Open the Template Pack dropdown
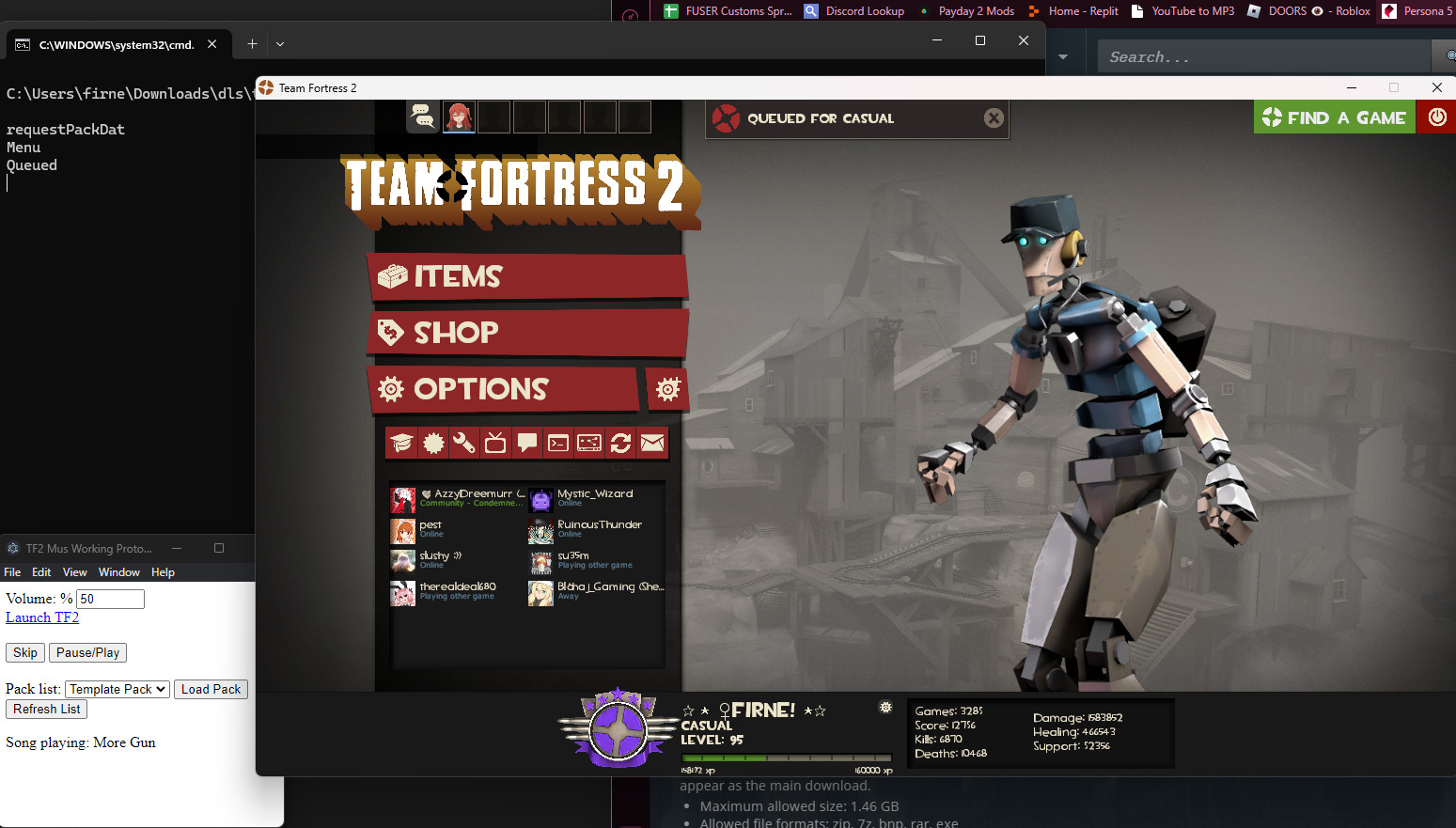 [x=117, y=689]
